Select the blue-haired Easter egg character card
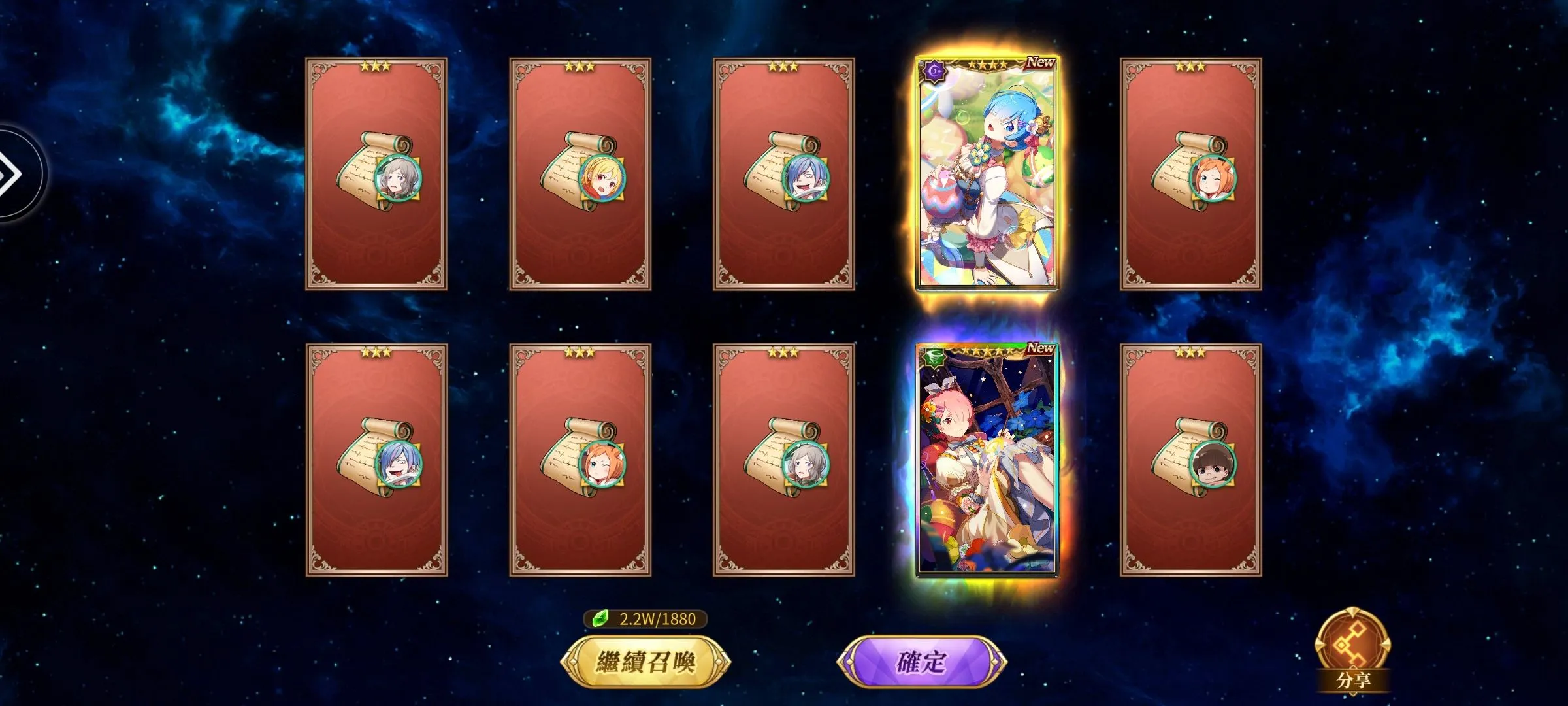This screenshot has height=706, width=1568. tap(987, 174)
